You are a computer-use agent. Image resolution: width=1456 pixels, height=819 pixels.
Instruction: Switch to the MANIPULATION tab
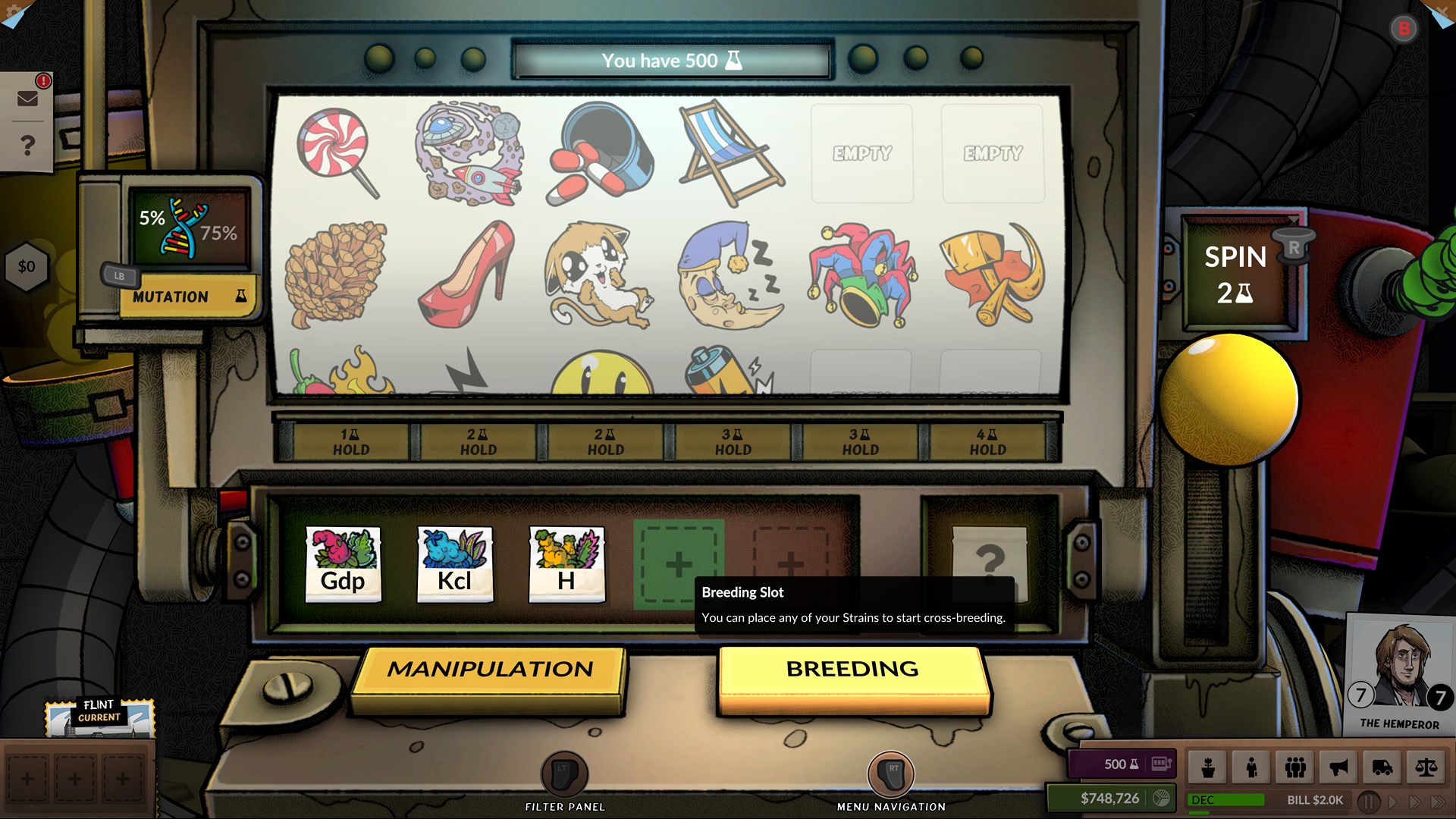click(x=491, y=670)
